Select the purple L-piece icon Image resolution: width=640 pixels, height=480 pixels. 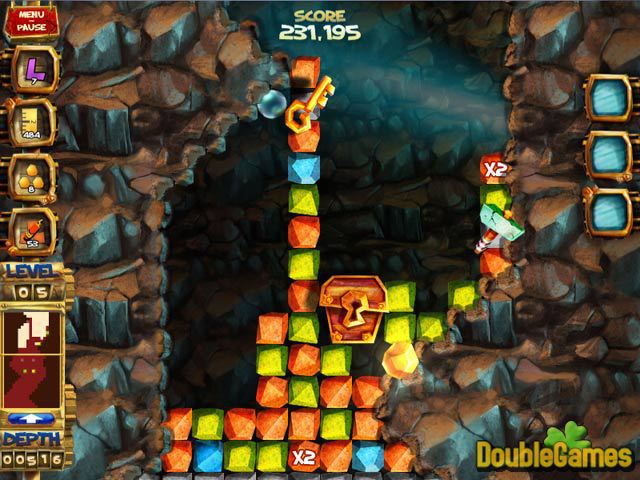[31, 69]
